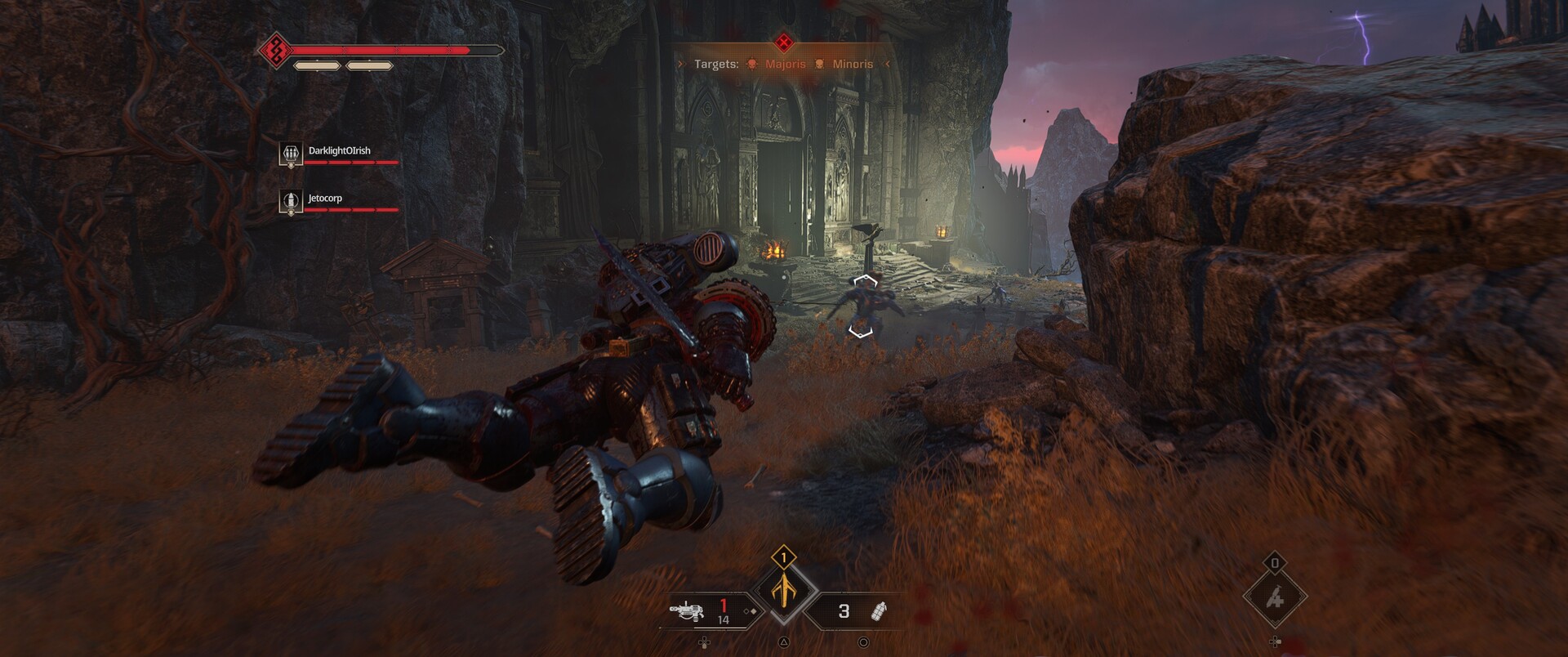Click the red class emblem by health bar
Screen dimensions: 1568x657
(276, 51)
